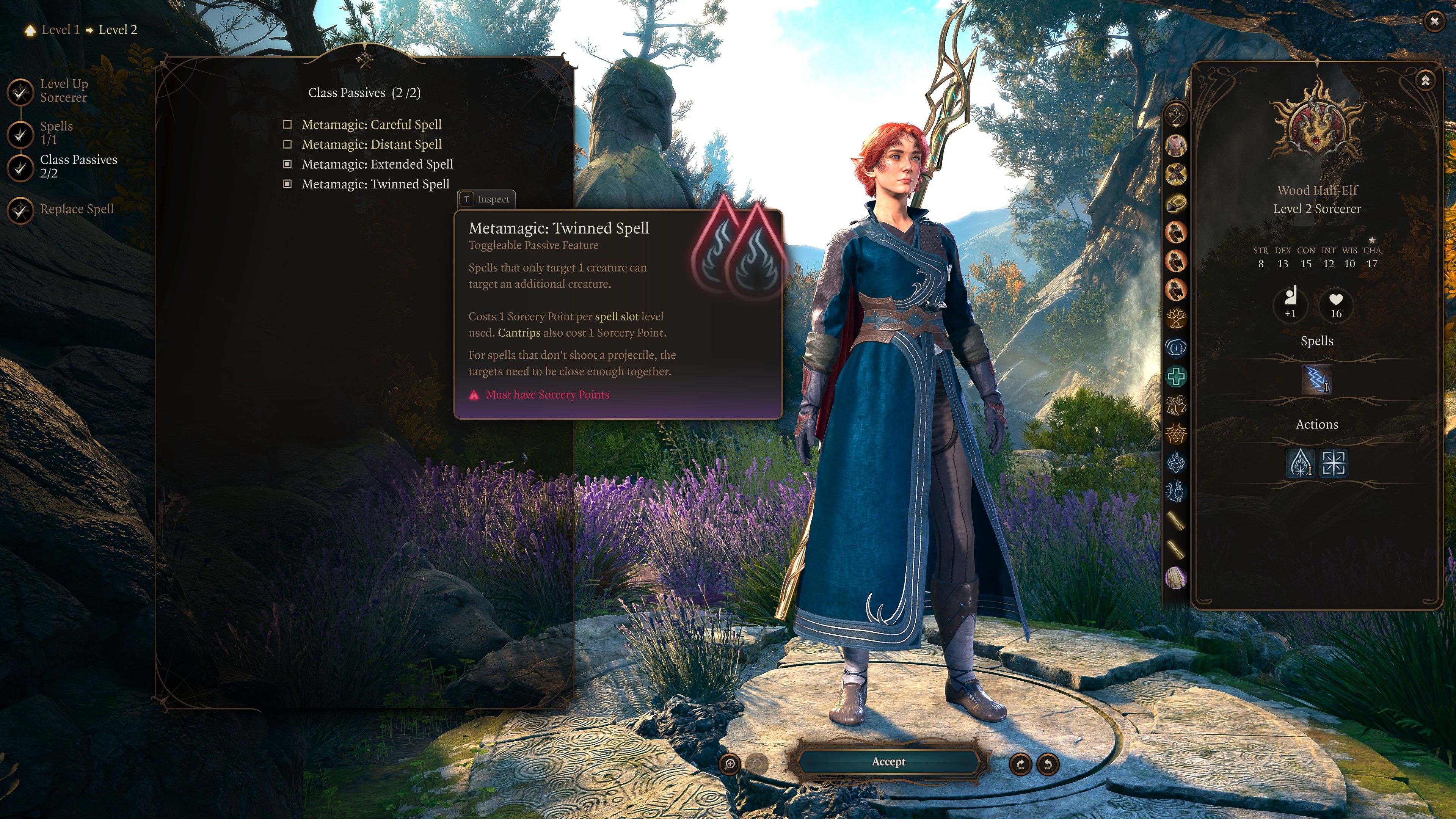
Task: Accept the level up choices
Action: click(x=888, y=762)
